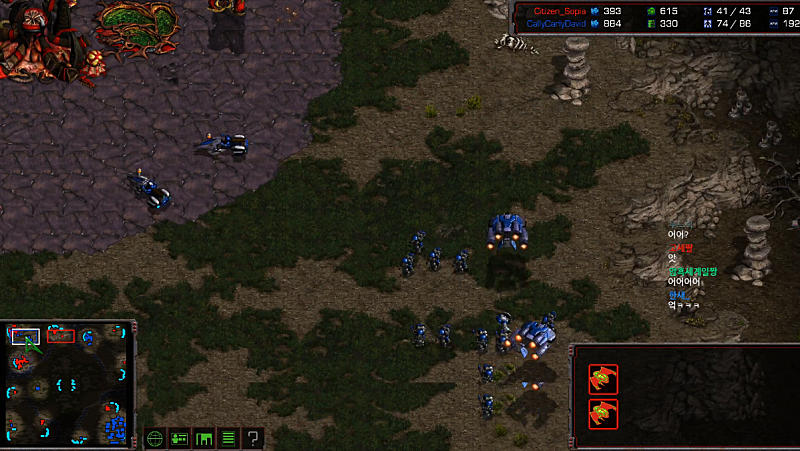
Task: Open the ID card icon panel
Action: pos(180,438)
